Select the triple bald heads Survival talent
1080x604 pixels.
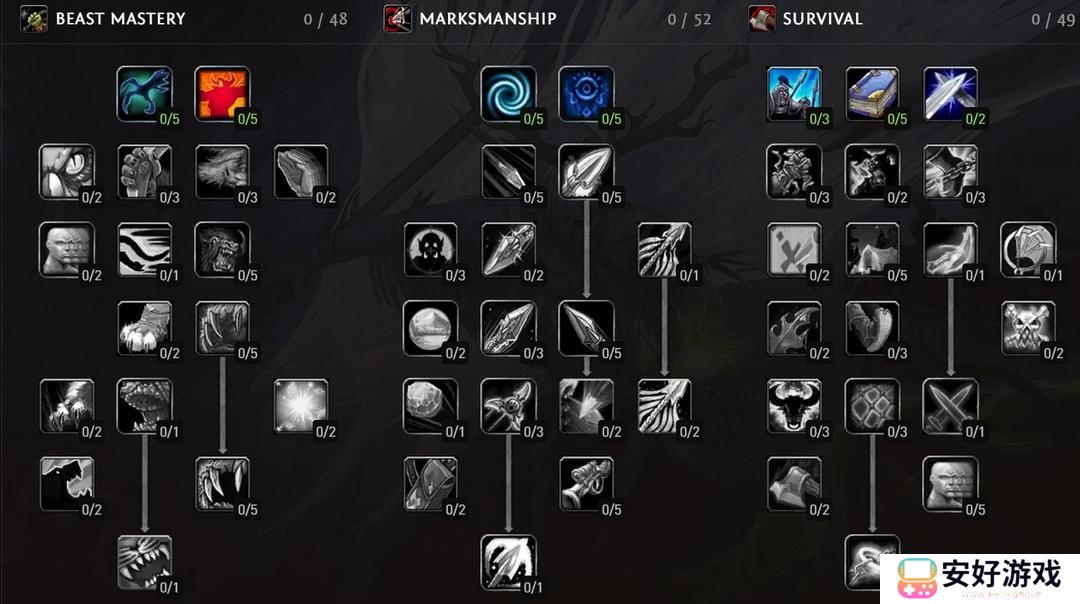coord(950,484)
